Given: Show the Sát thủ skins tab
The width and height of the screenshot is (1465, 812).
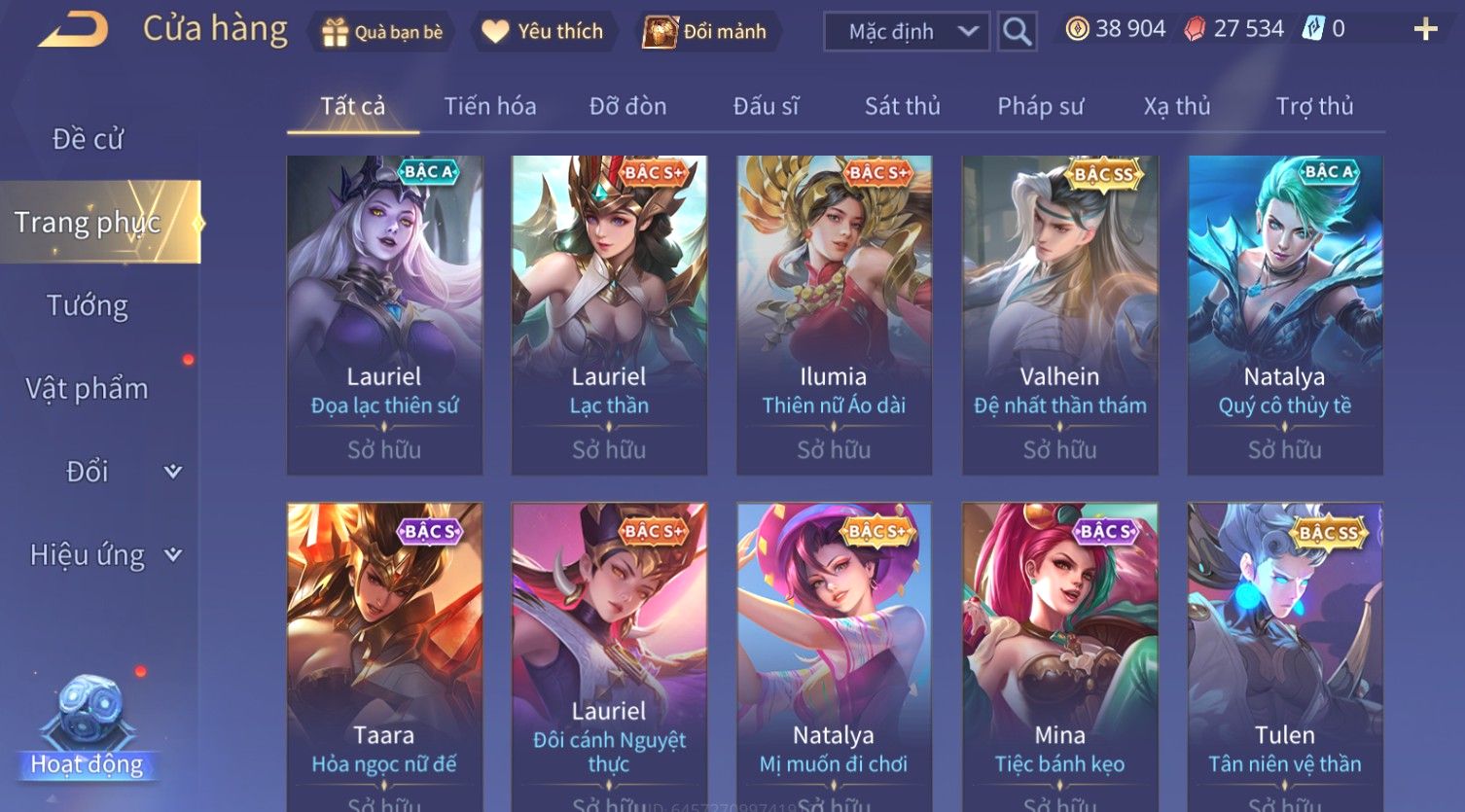Looking at the screenshot, I should click(902, 106).
